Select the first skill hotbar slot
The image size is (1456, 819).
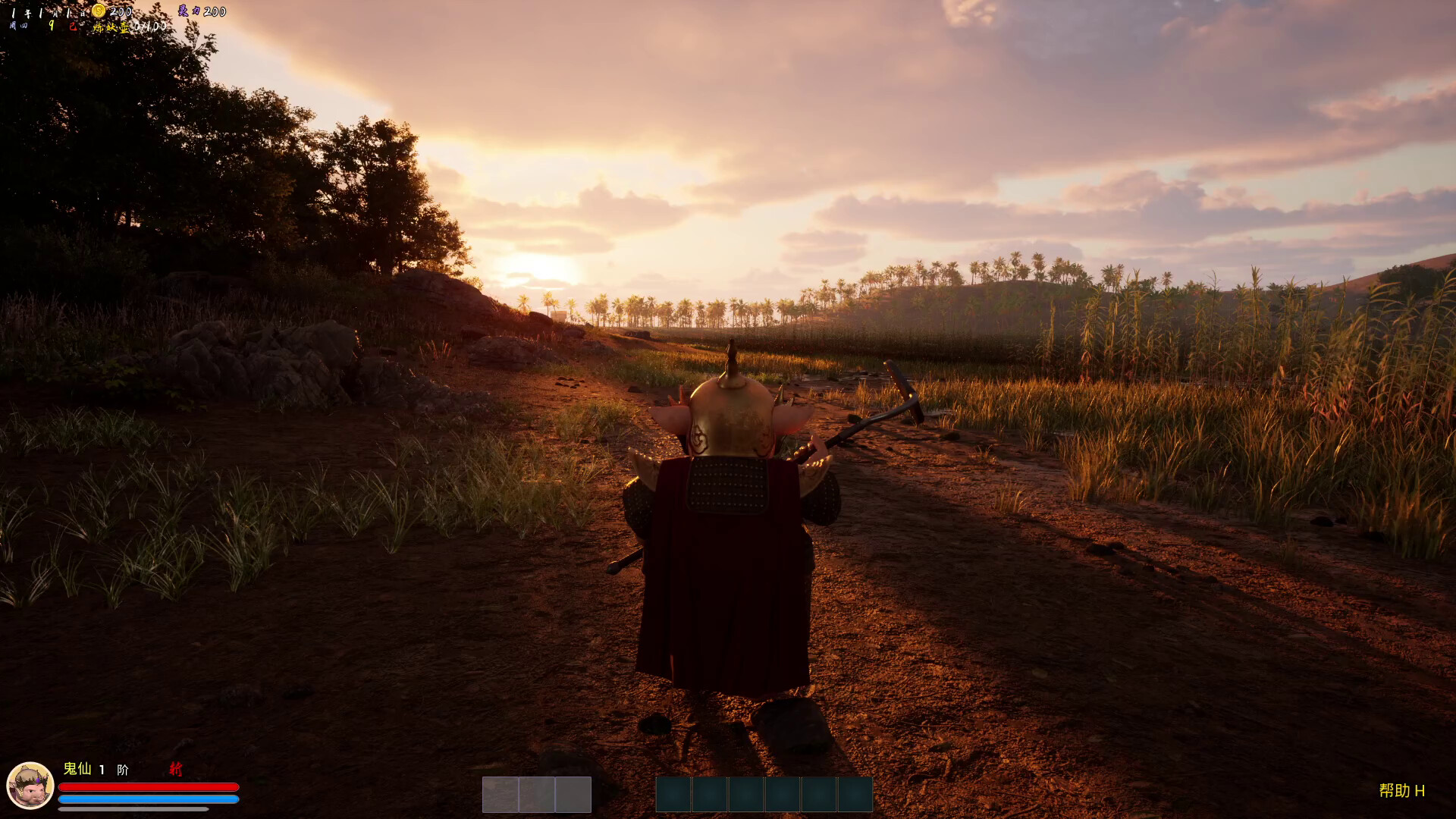pyautogui.click(x=673, y=794)
